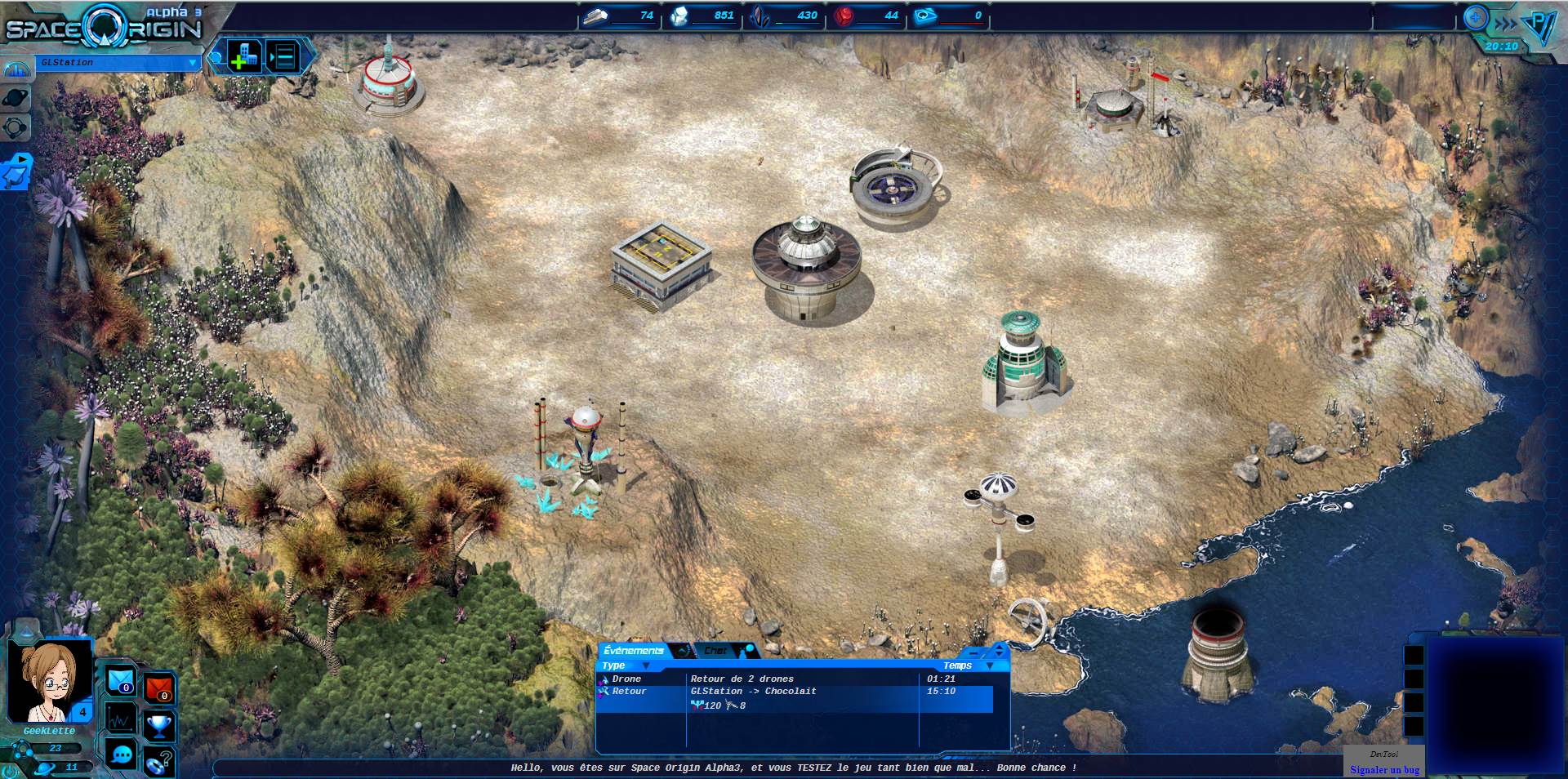The image size is (1568, 779).
Task: Open the lifebuoy help icon
Action: pyautogui.click(x=158, y=763)
